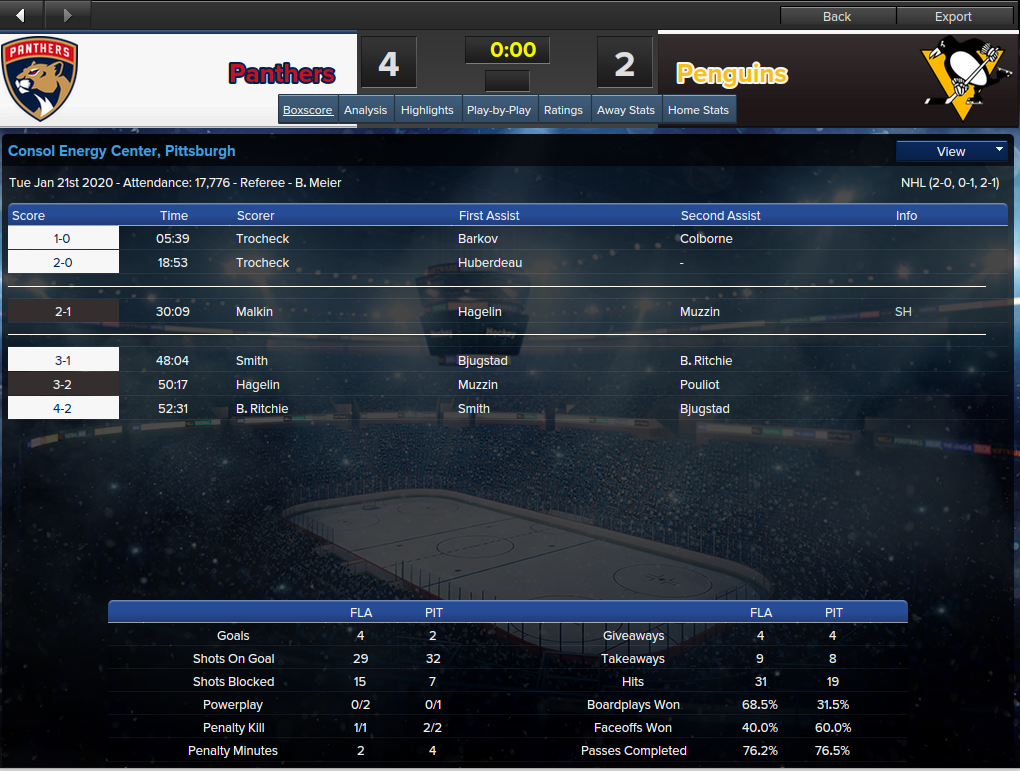The width and height of the screenshot is (1020, 771).
Task: Open the Ratings tab
Action: tap(563, 110)
